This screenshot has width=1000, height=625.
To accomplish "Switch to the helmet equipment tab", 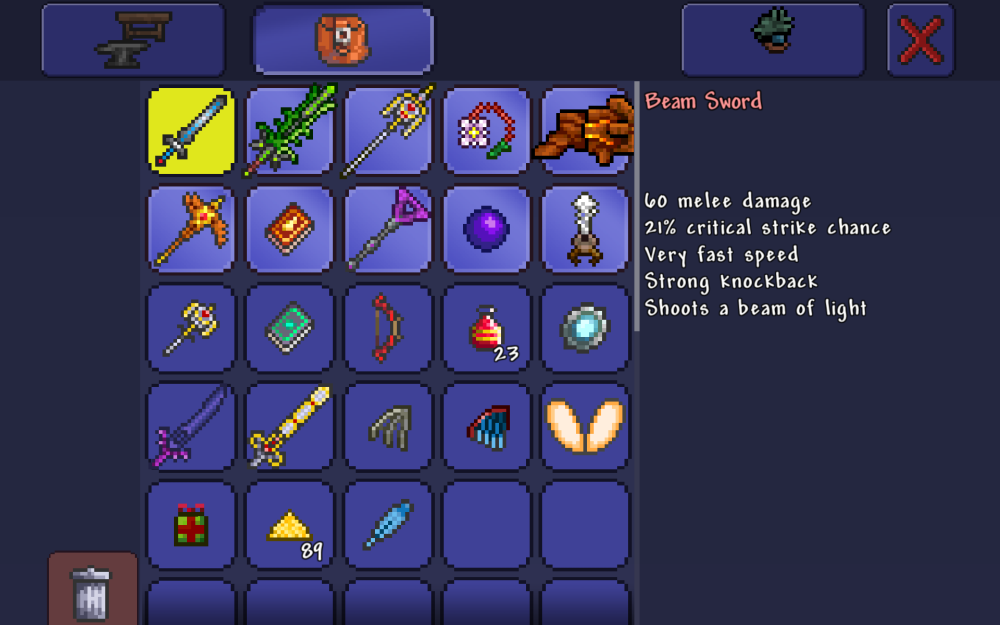I will point(773,40).
